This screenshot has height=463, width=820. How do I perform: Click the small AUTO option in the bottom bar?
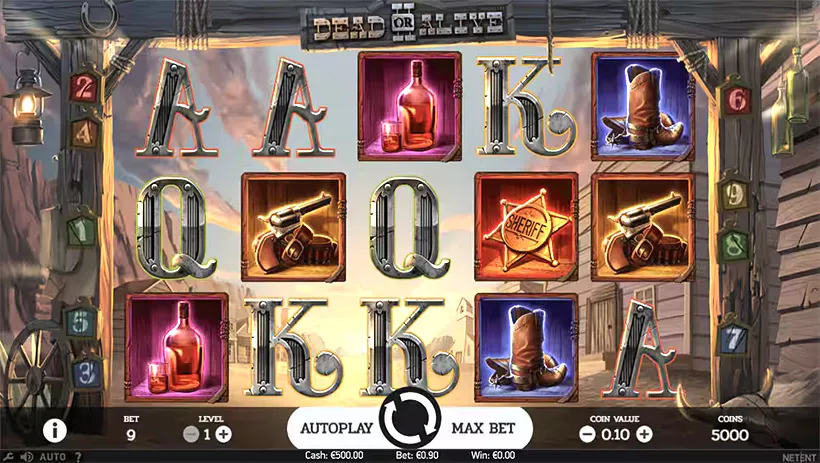53,457
